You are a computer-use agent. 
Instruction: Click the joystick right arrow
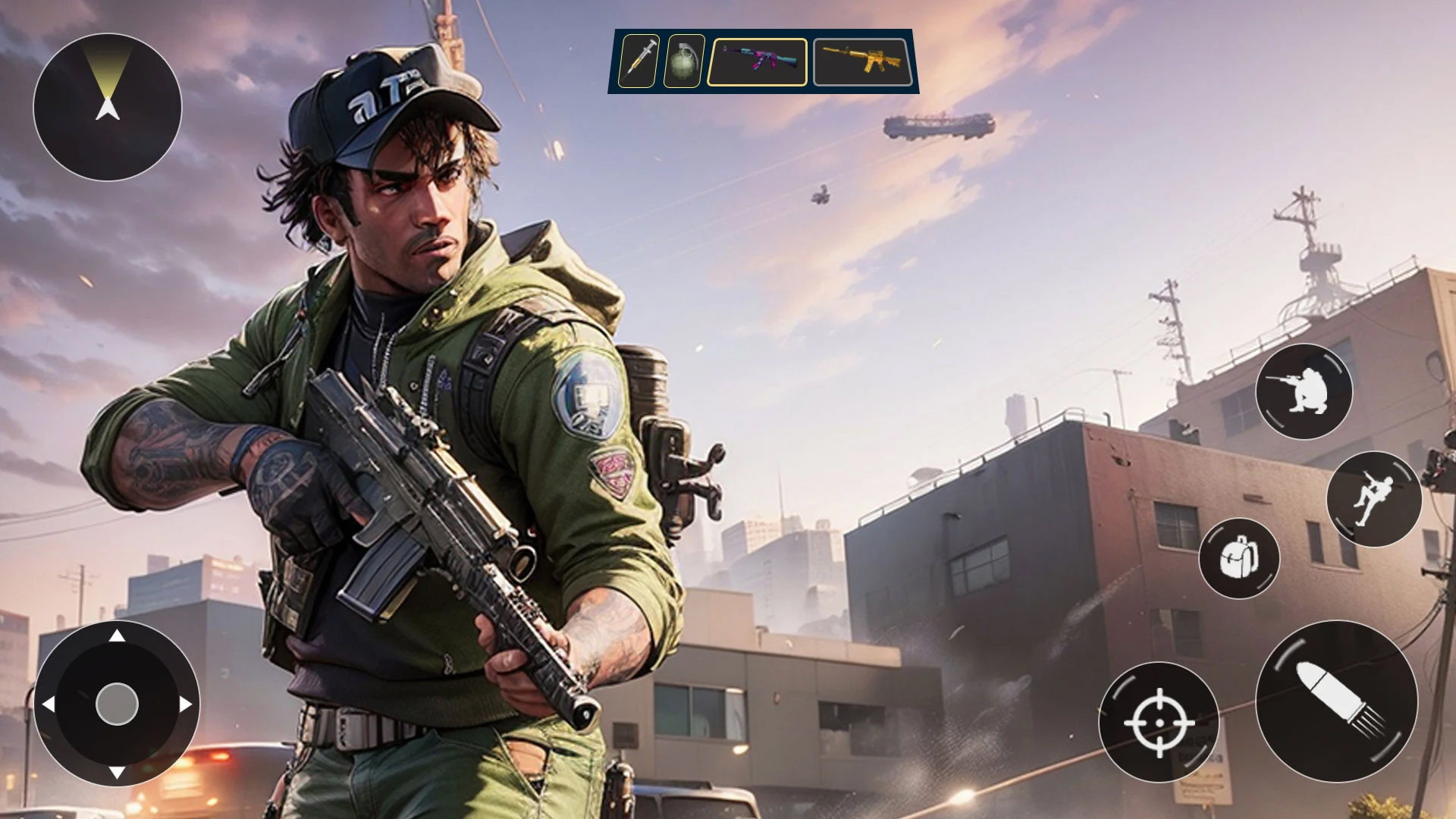(186, 704)
